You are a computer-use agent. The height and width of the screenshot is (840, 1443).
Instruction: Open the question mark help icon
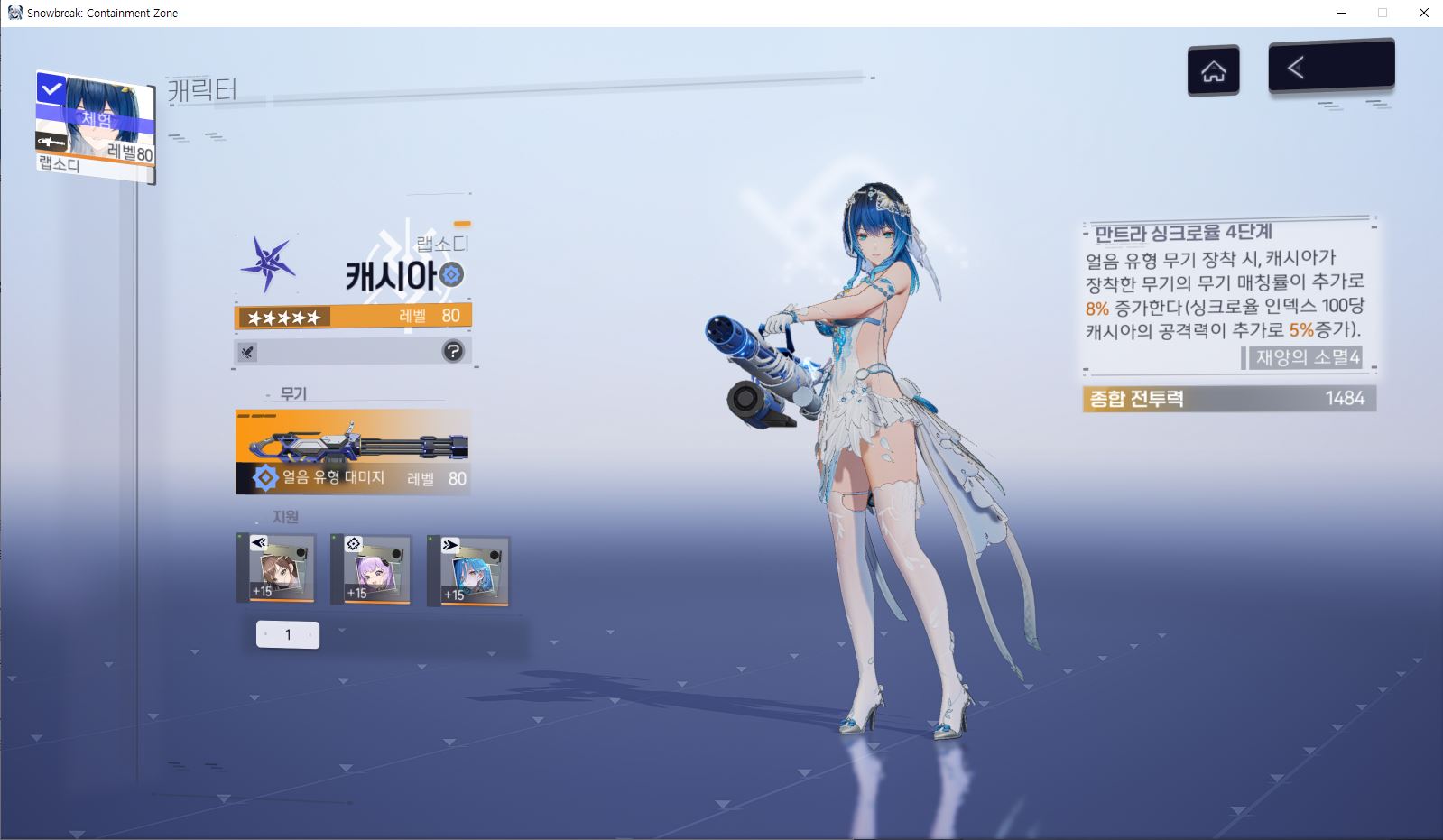(453, 351)
